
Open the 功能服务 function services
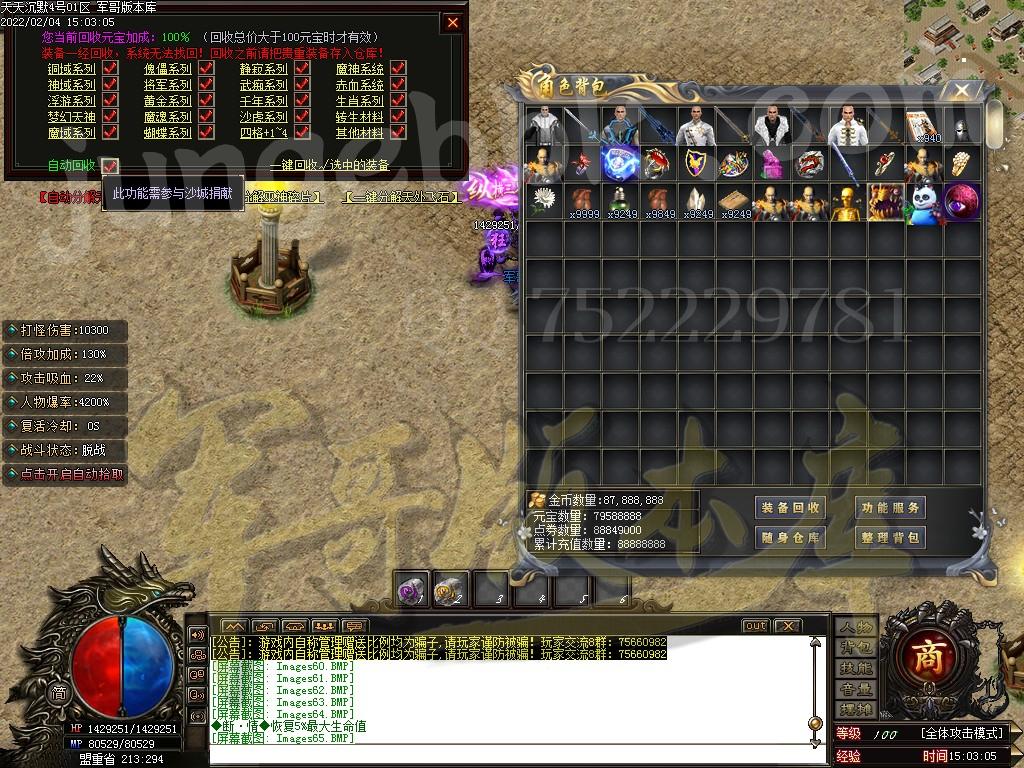[x=889, y=508]
